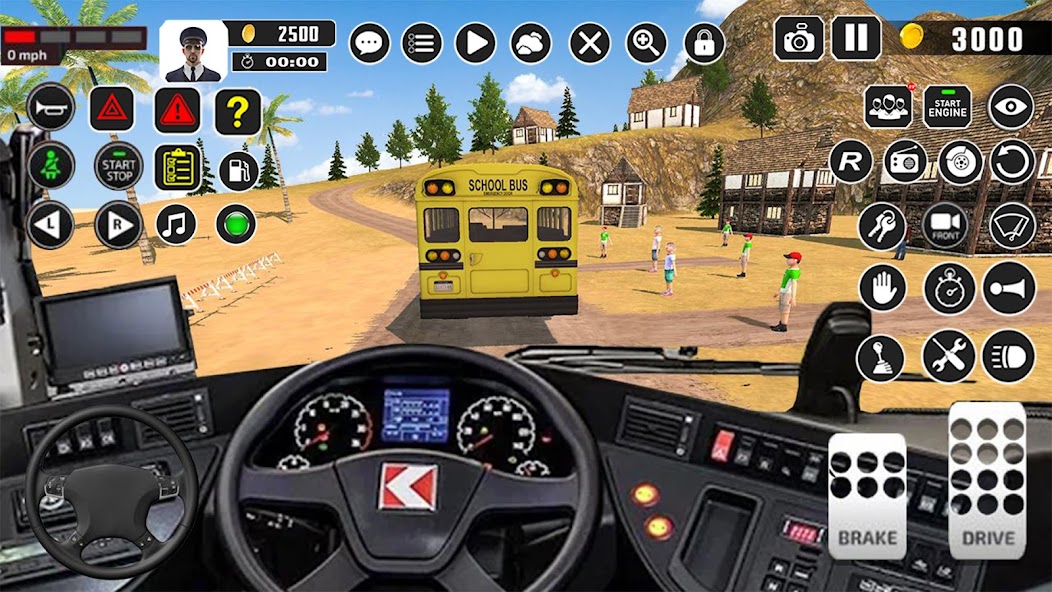The width and height of the screenshot is (1052, 592).
Task: Open the yellow question mark help
Action: coord(237,111)
